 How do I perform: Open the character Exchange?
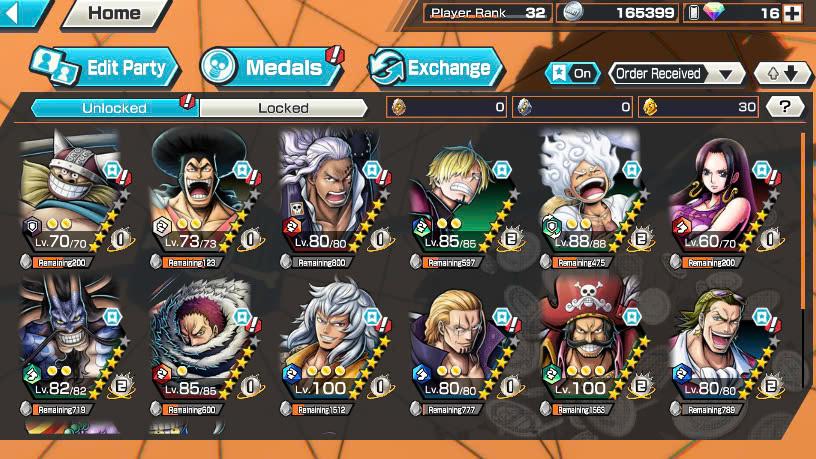435,68
